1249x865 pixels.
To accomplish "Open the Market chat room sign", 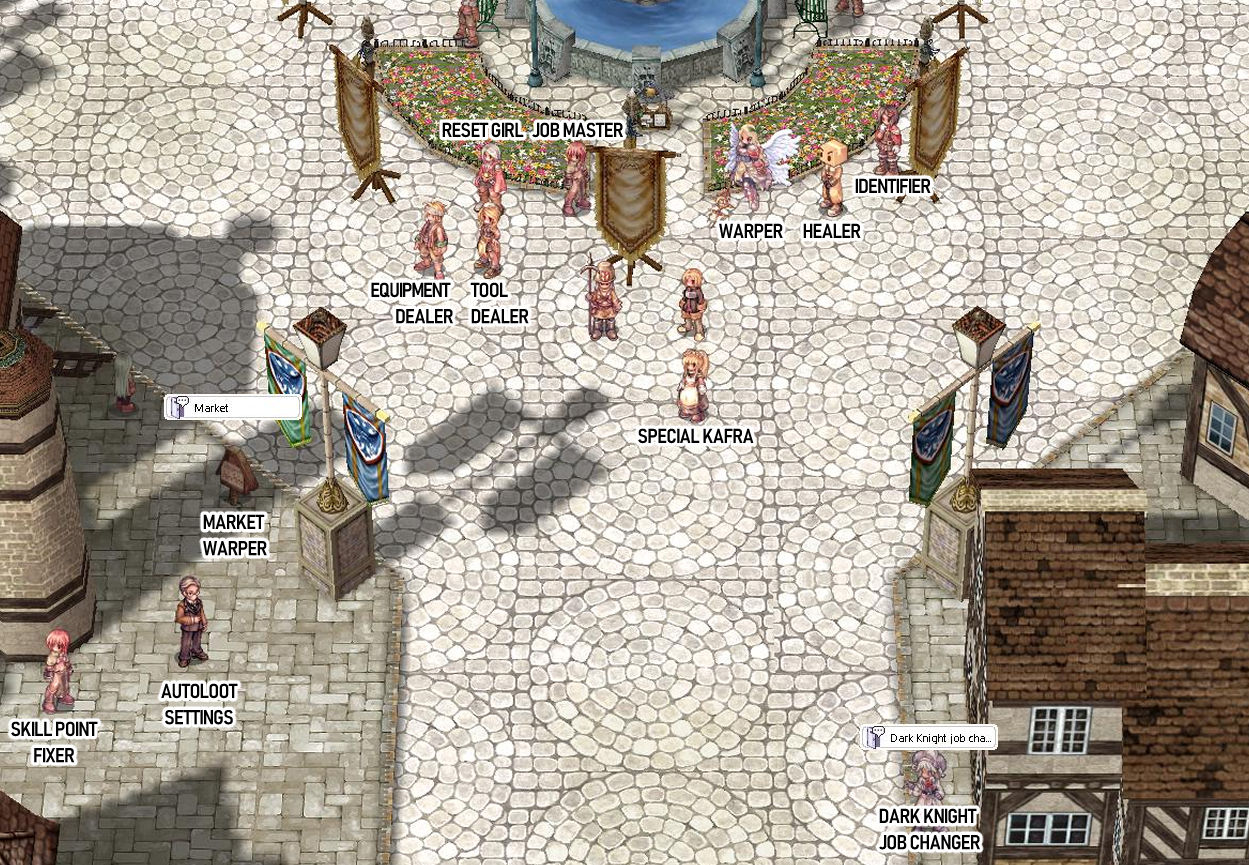I will coord(233,408).
